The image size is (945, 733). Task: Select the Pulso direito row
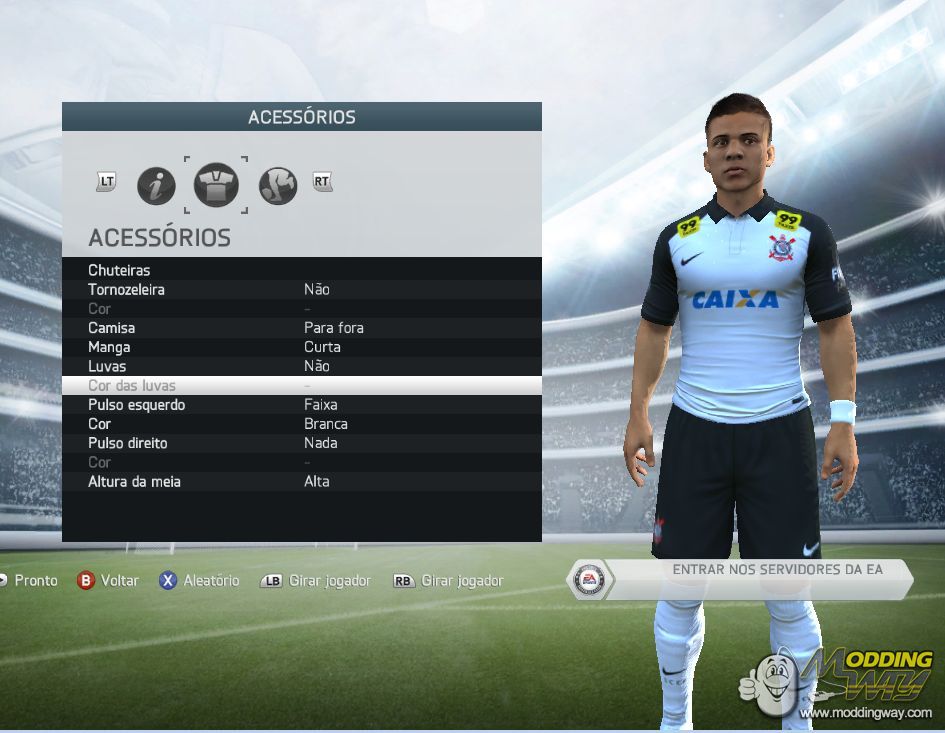(301, 443)
